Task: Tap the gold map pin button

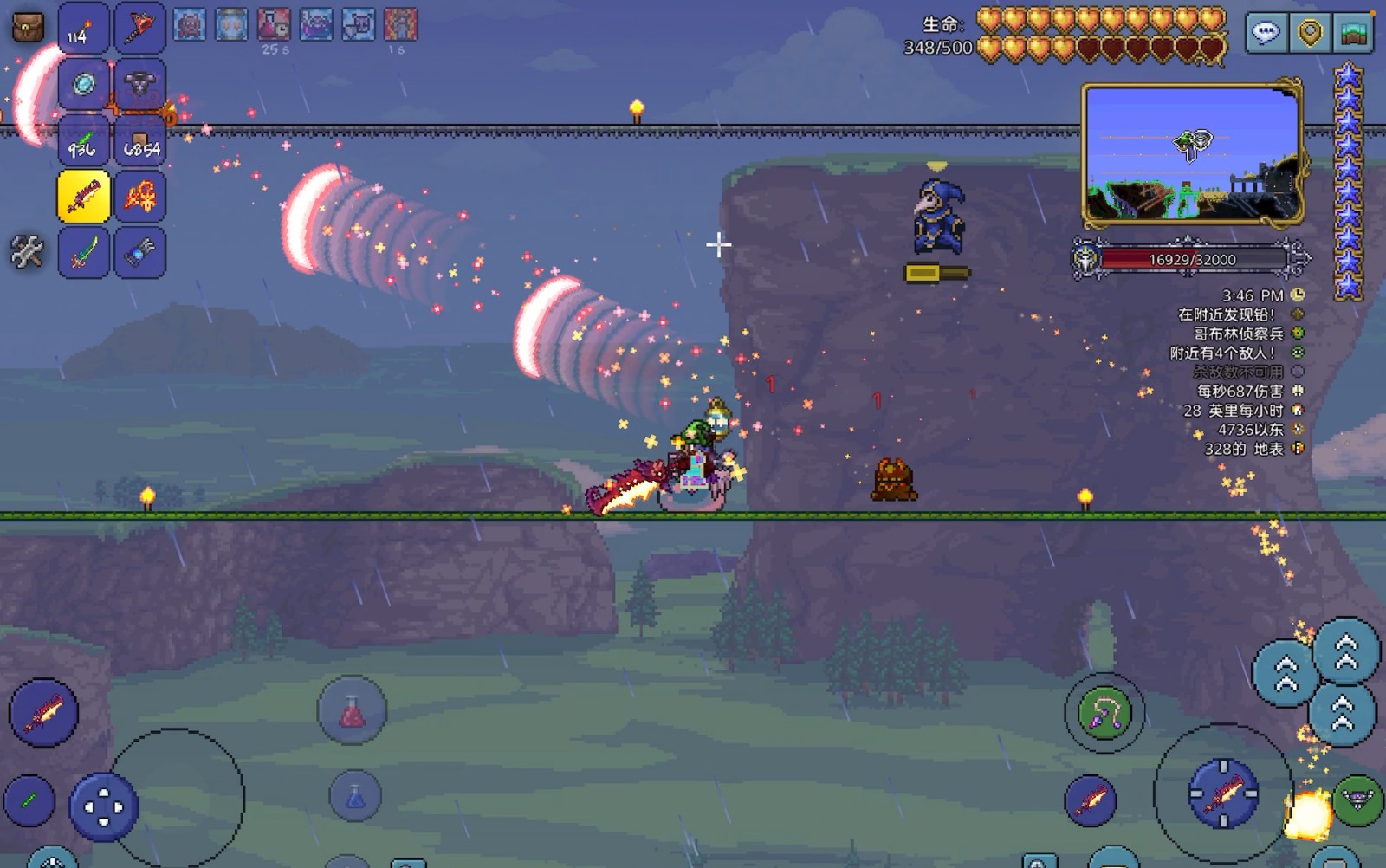Action: point(1310,34)
